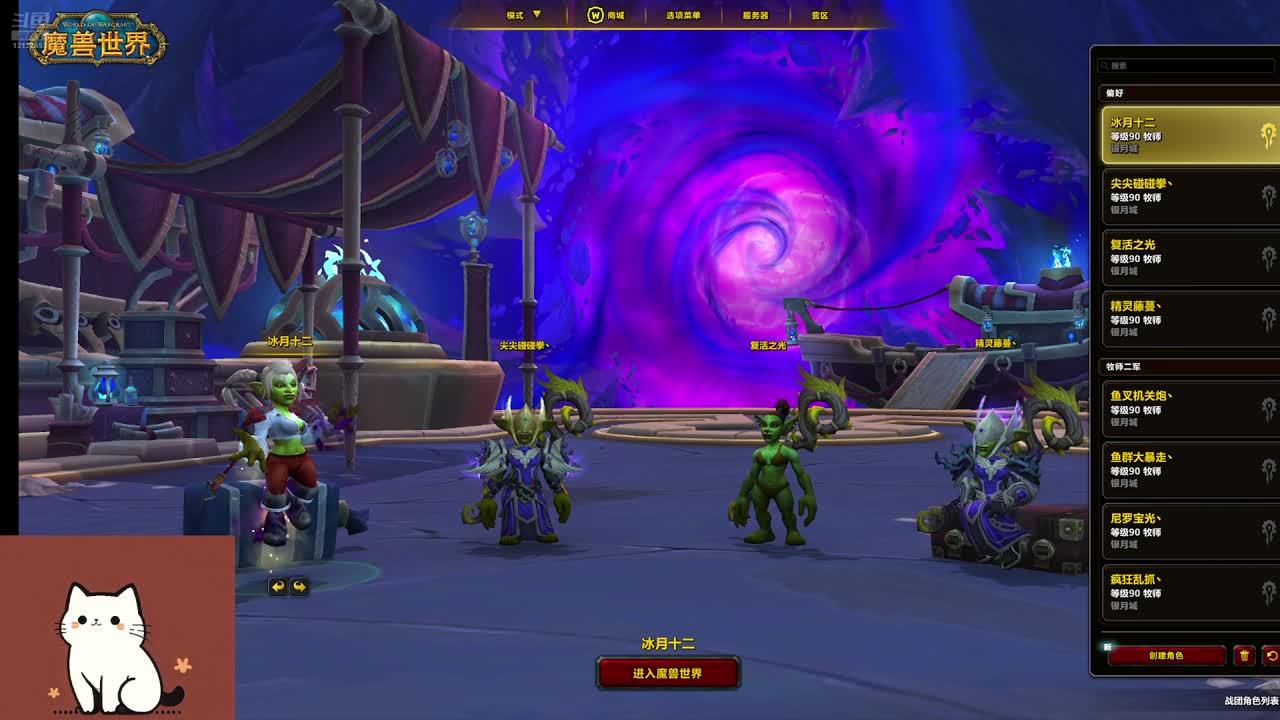Open the 服务器 realm list
This screenshot has height=720, width=1280.
(755, 15)
